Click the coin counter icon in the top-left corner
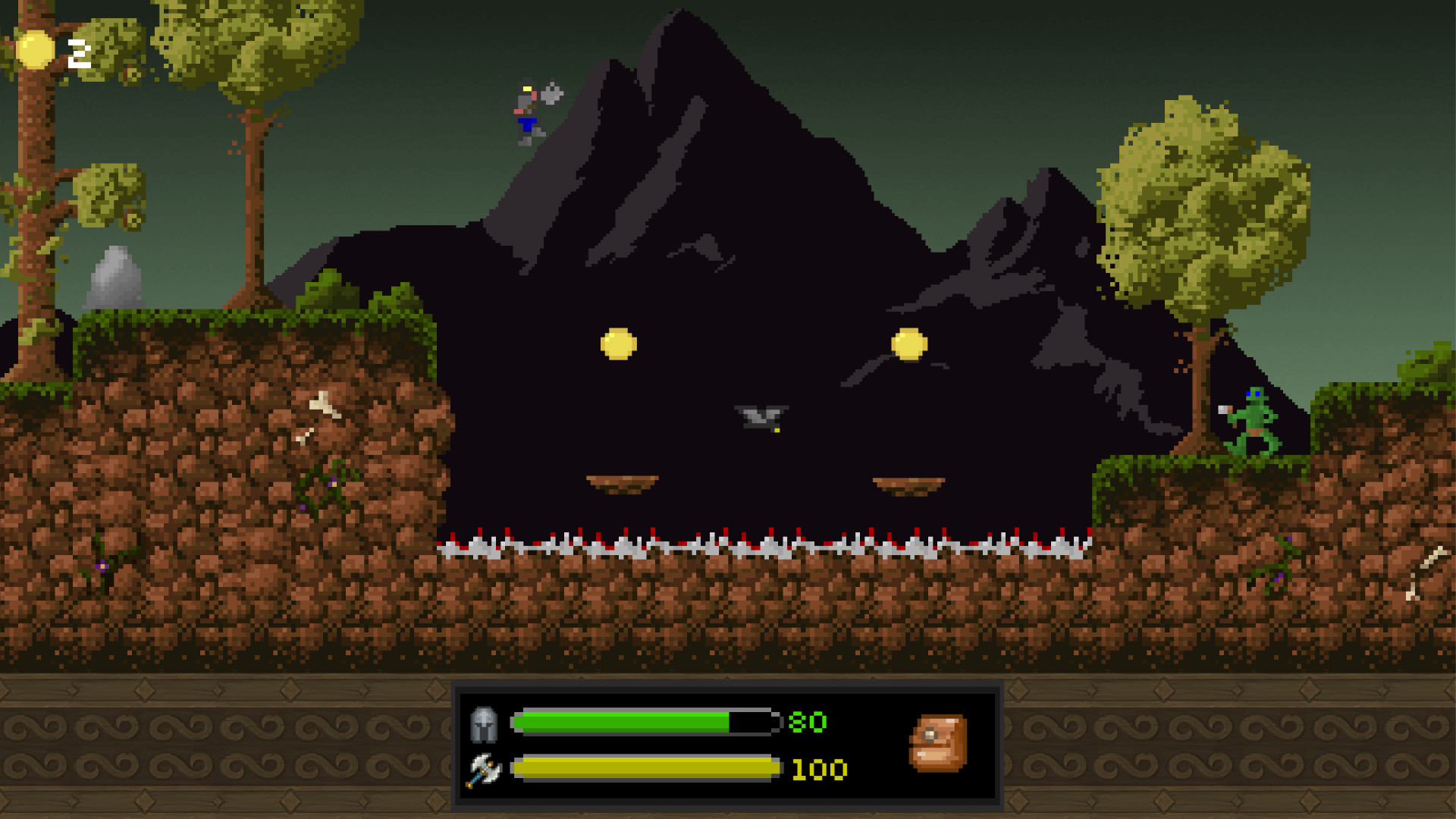 pyautogui.click(x=34, y=50)
